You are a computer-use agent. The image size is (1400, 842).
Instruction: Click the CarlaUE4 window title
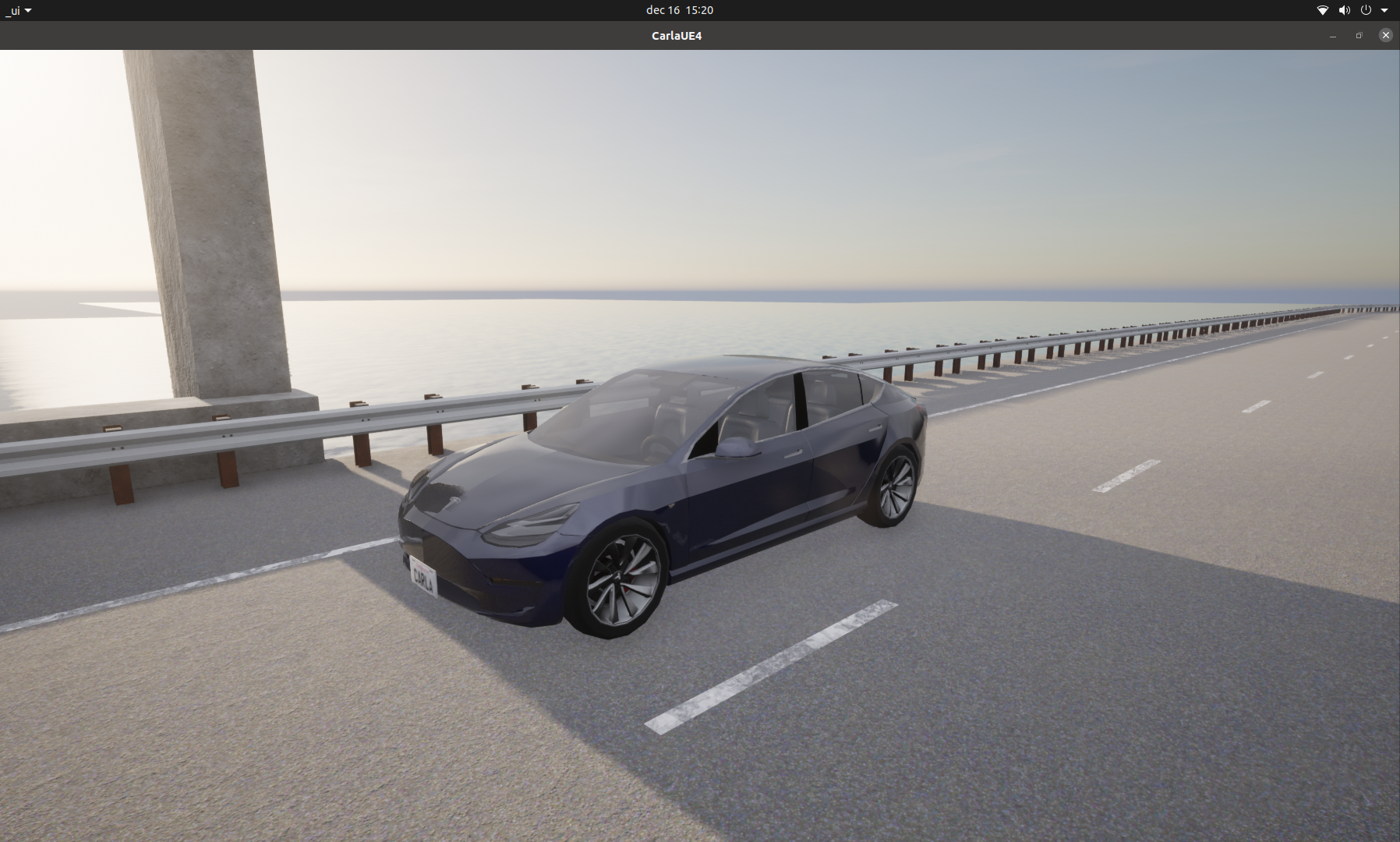(x=675, y=35)
